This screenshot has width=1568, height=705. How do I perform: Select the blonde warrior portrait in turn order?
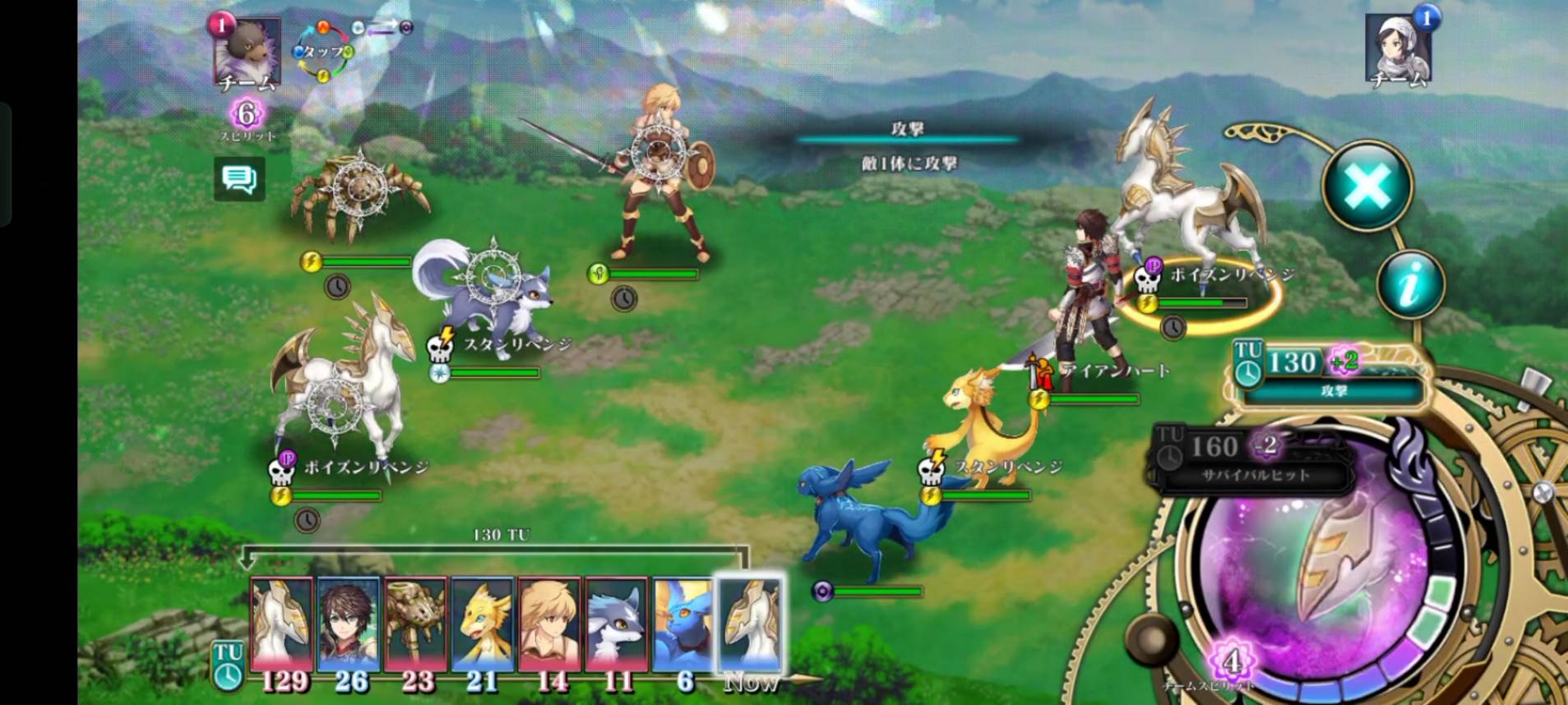pos(549,623)
